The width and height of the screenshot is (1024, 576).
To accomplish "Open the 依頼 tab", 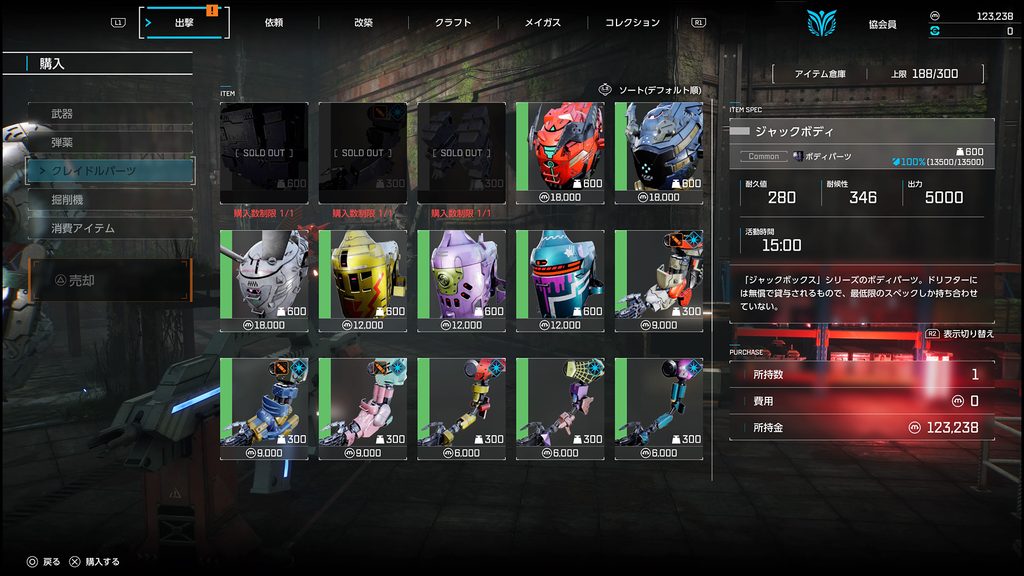I will click(x=275, y=22).
